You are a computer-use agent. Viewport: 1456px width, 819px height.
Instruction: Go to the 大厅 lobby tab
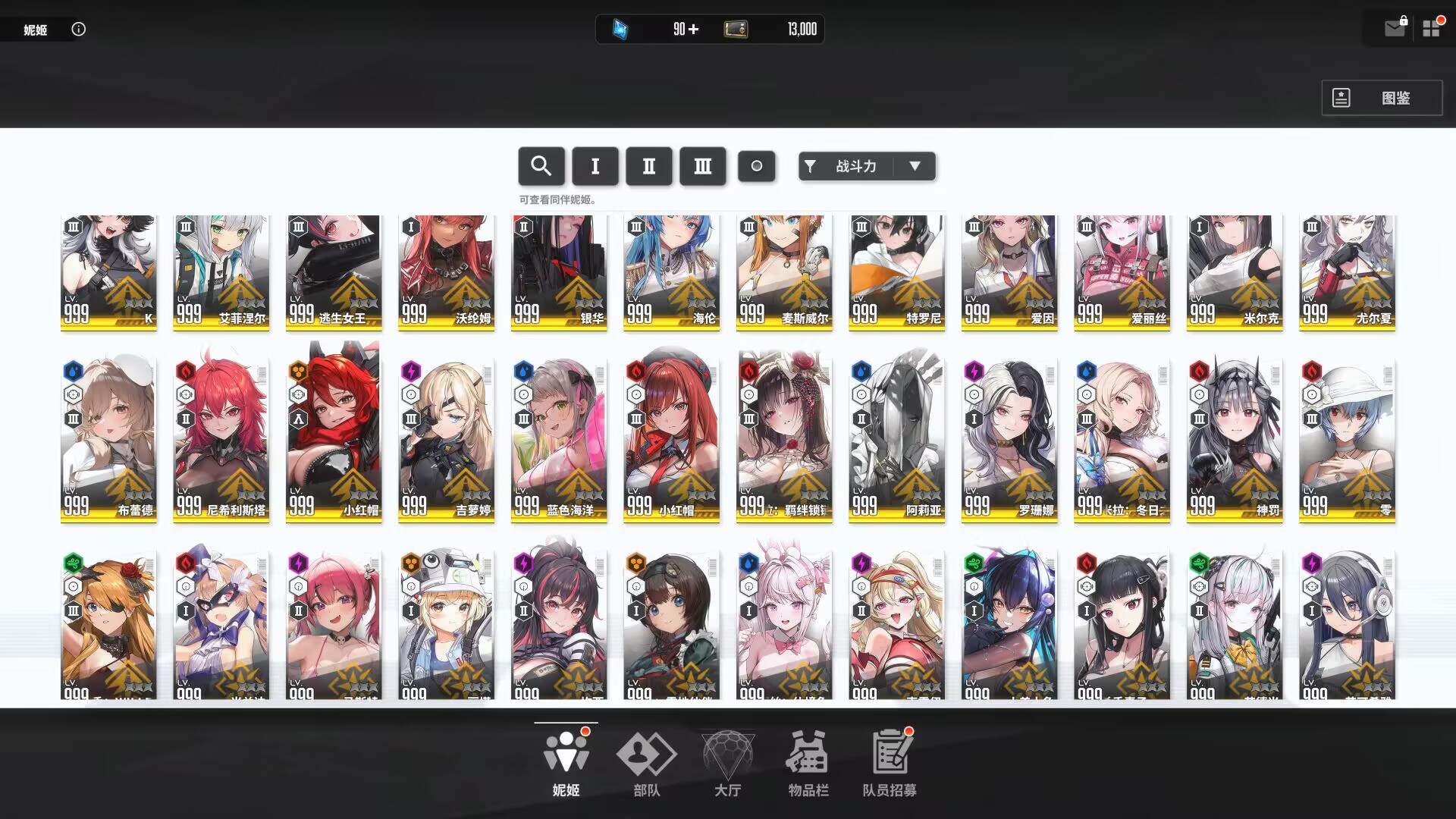coord(727,764)
